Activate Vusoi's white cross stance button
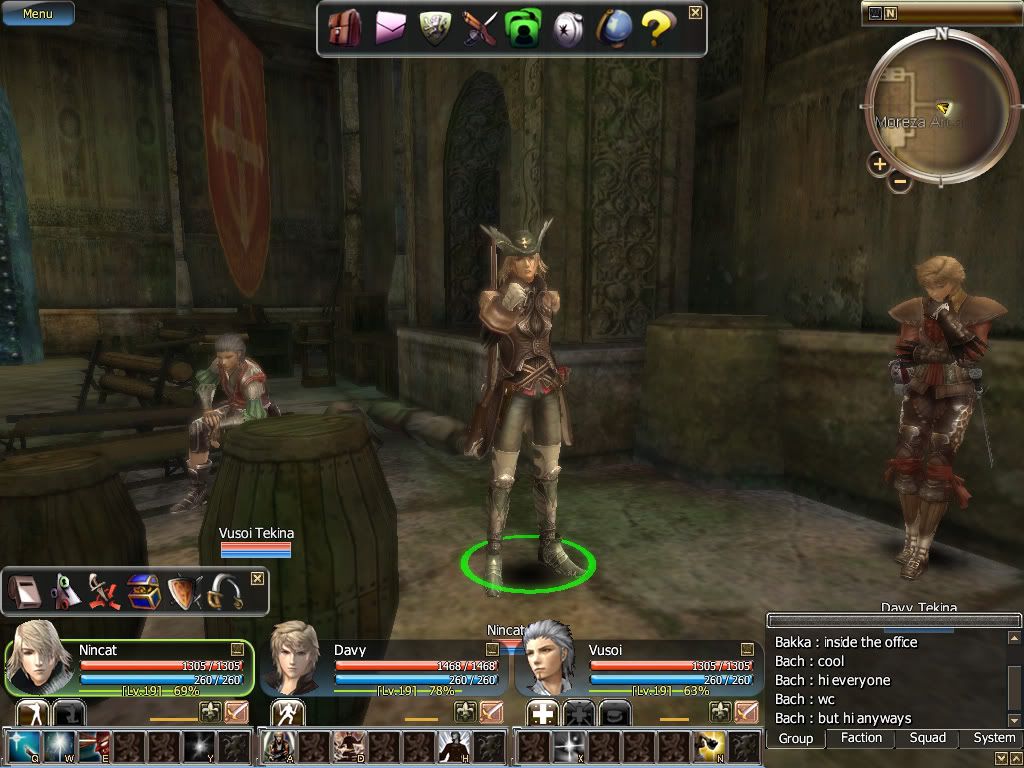This screenshot has width=1024, height=768. coord(542,713)
